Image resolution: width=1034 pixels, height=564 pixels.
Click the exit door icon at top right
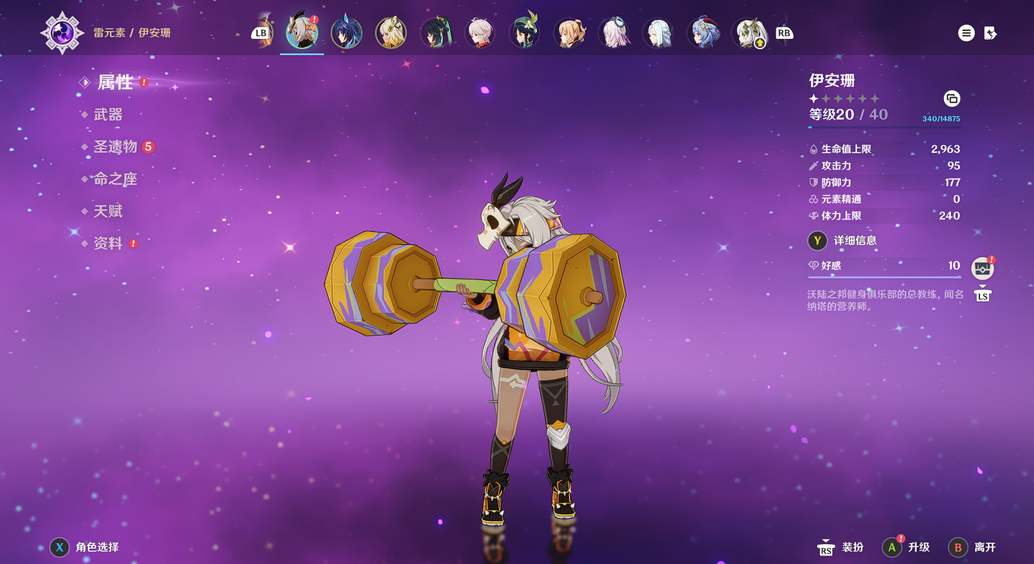click(990, 33)
